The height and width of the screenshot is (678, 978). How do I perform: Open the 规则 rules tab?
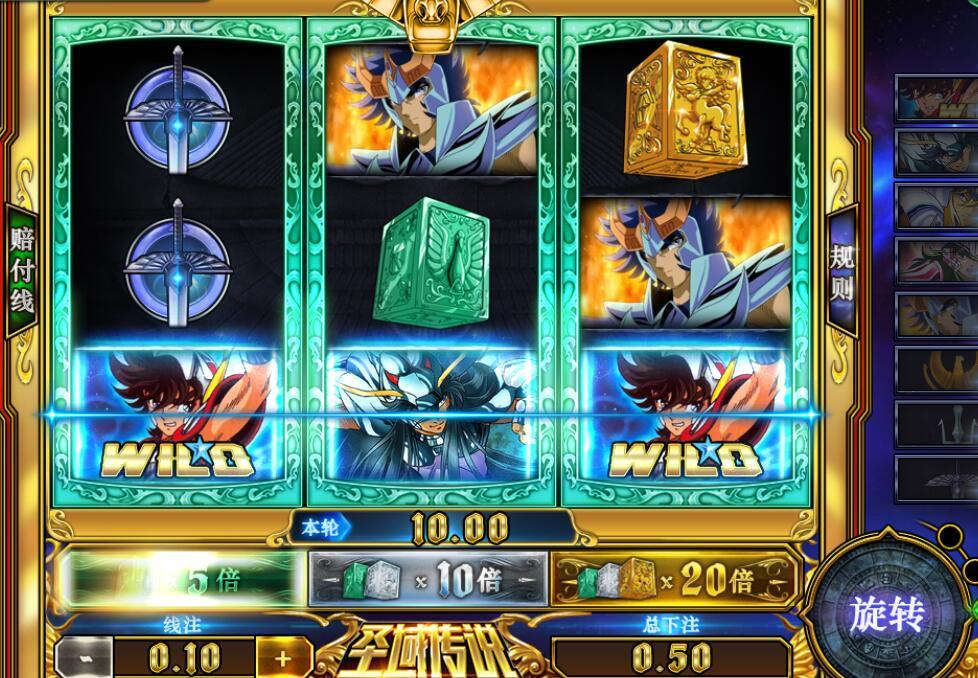843,271
